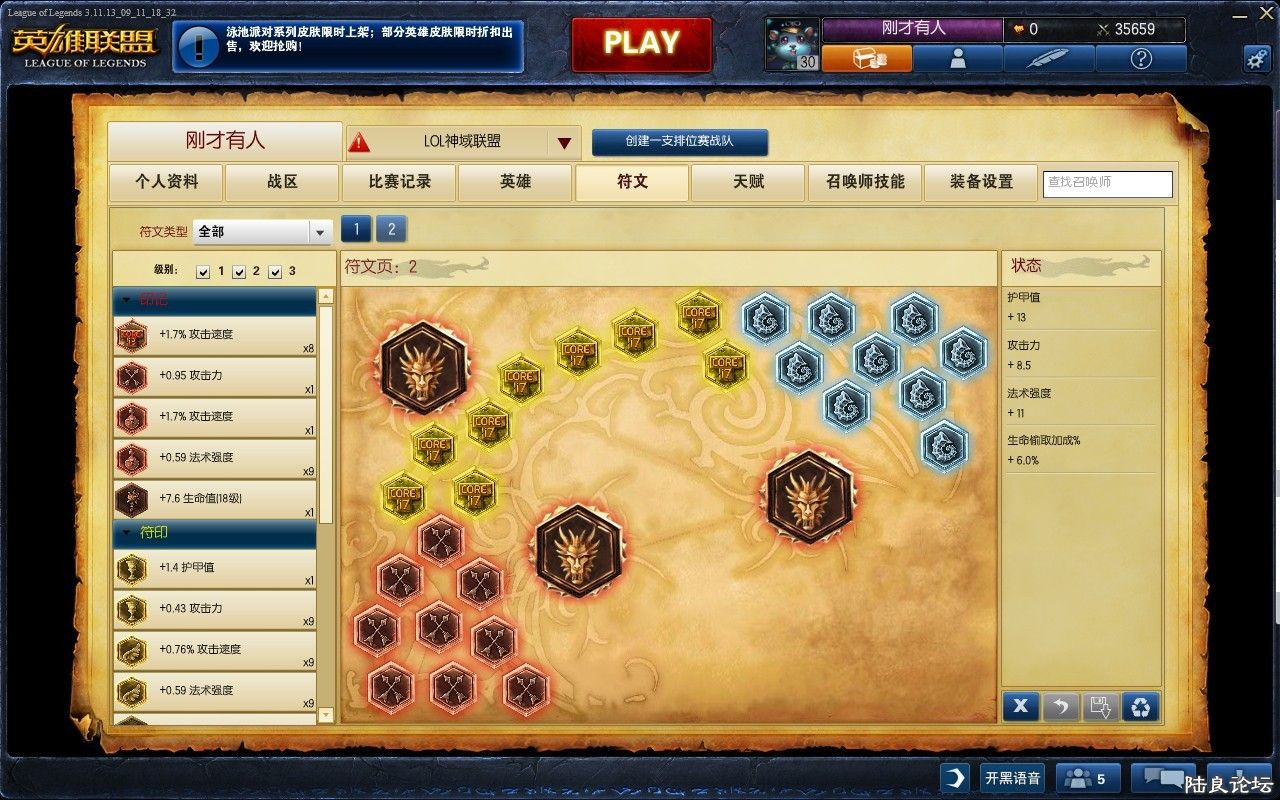Open the quill masteries icon in top bar
This screenshot has height=800, width=1280.
(x=1049, y=58)
